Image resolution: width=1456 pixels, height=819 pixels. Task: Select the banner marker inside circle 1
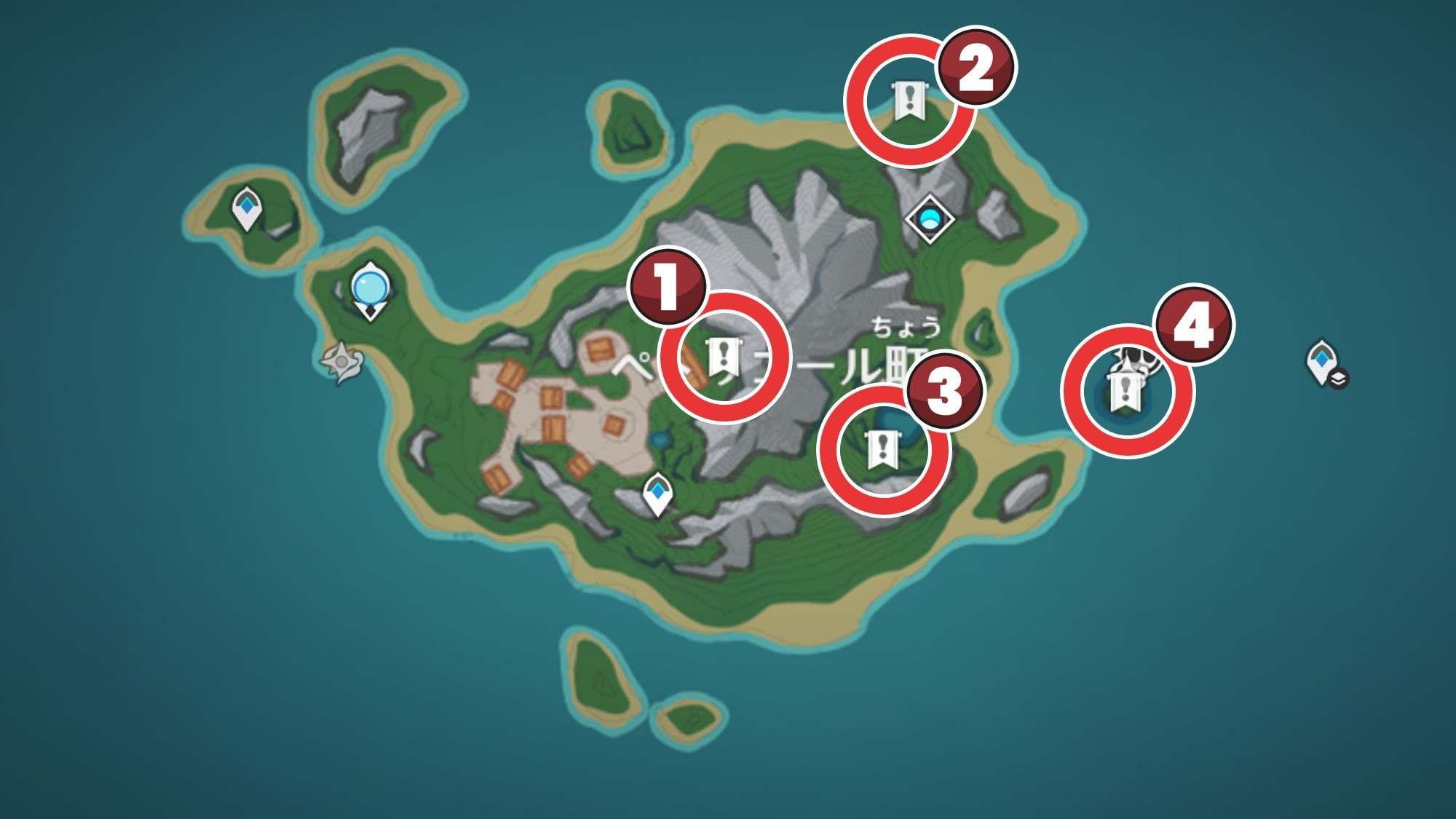click(x=724, y=359)
